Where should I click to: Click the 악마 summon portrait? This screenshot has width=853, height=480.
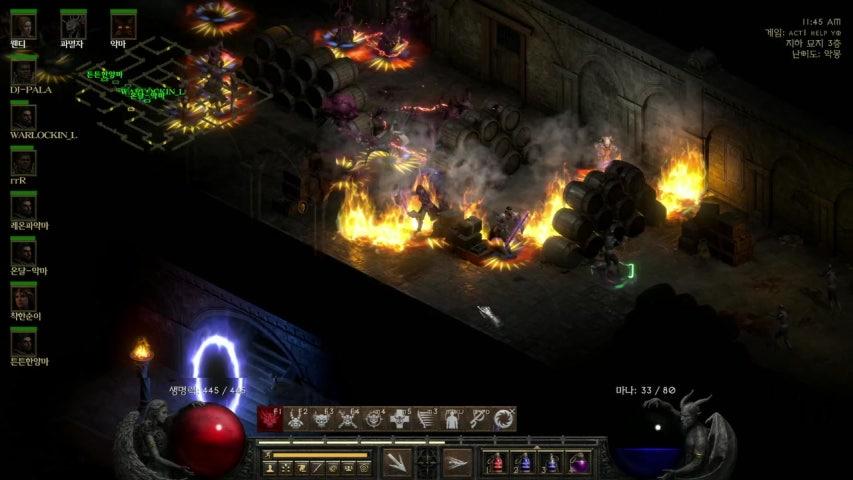click(x=123, y=24)
